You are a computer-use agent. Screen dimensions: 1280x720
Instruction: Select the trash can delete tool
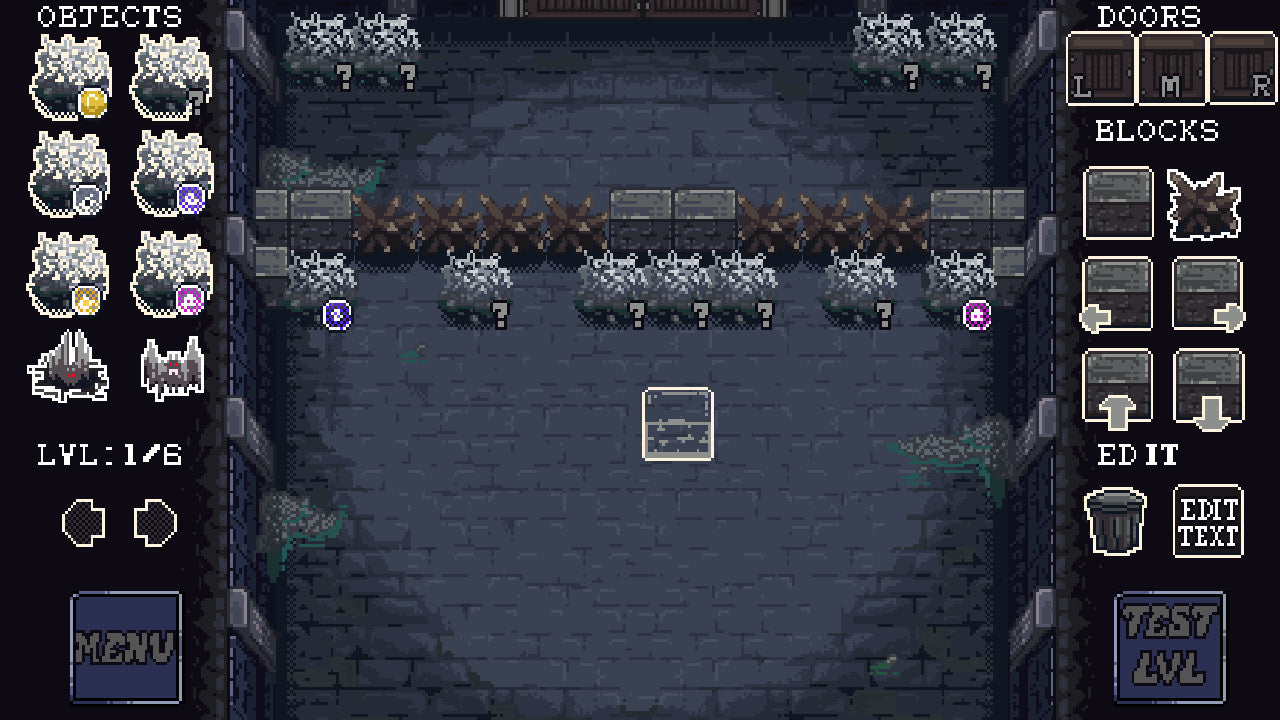[1117, 520]
